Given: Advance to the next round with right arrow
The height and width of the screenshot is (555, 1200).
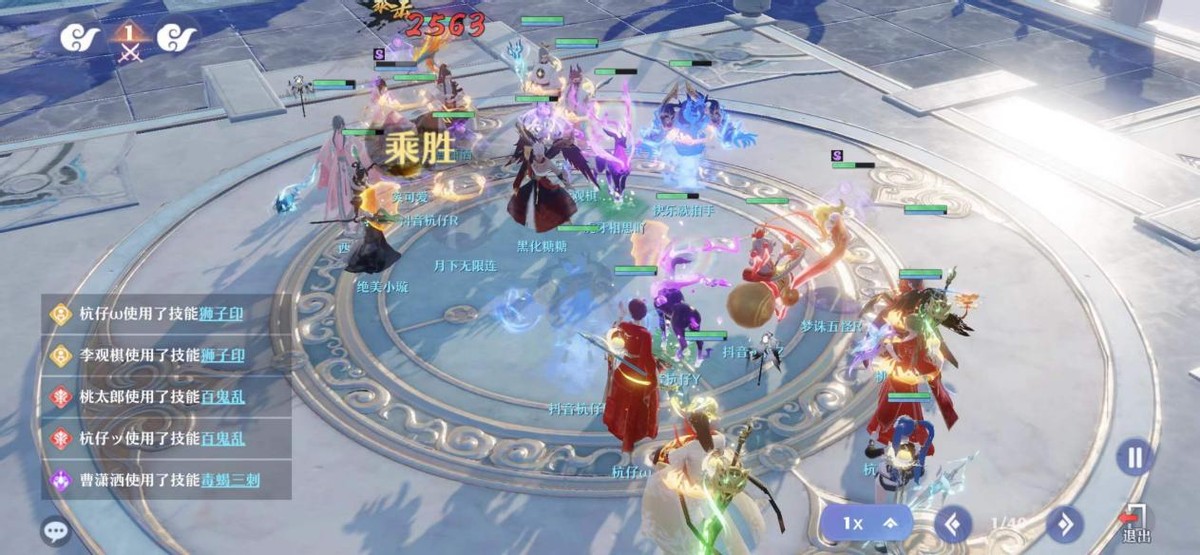Looking at the screenshot, I should [x=1064, y=523].
